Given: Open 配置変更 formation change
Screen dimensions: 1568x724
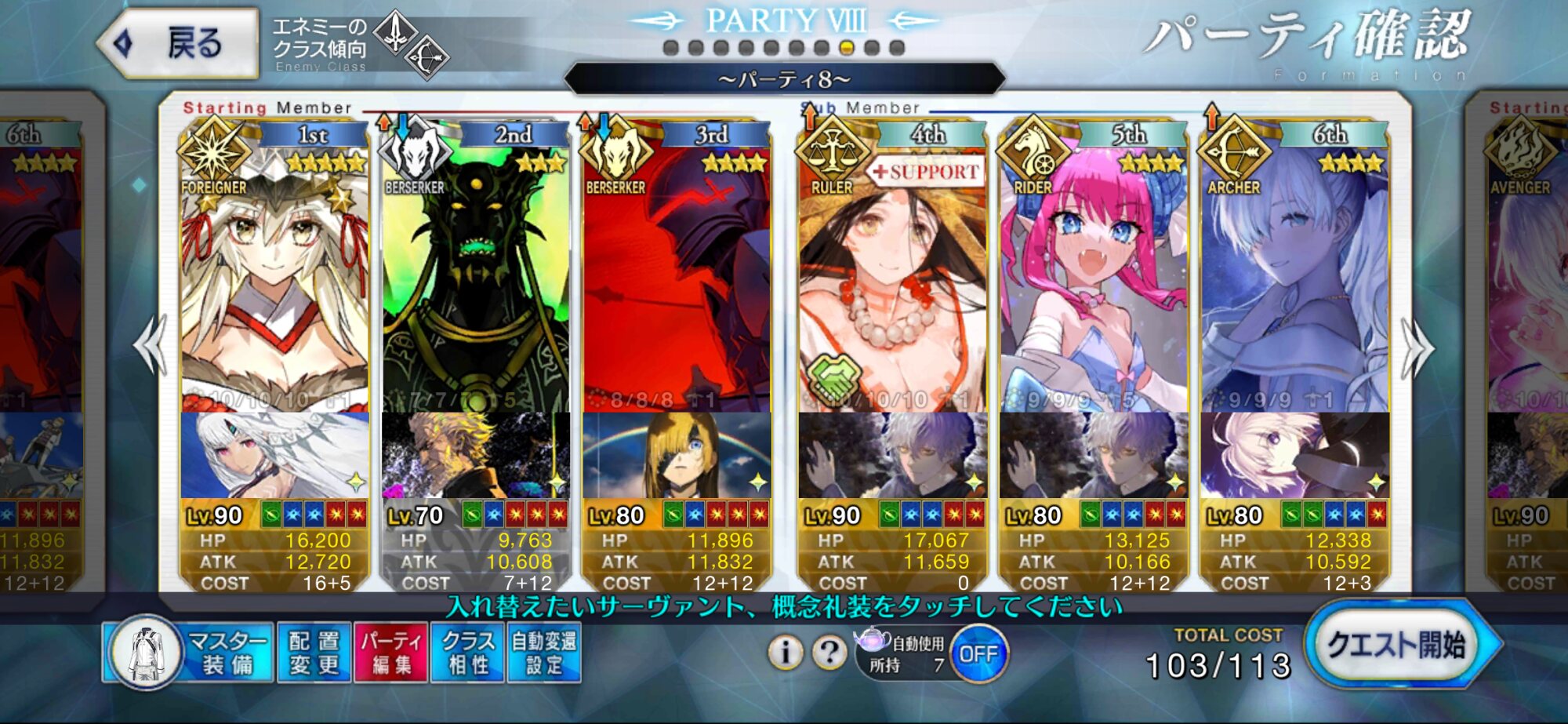Looking at the screenshot, I should point(314,653).
